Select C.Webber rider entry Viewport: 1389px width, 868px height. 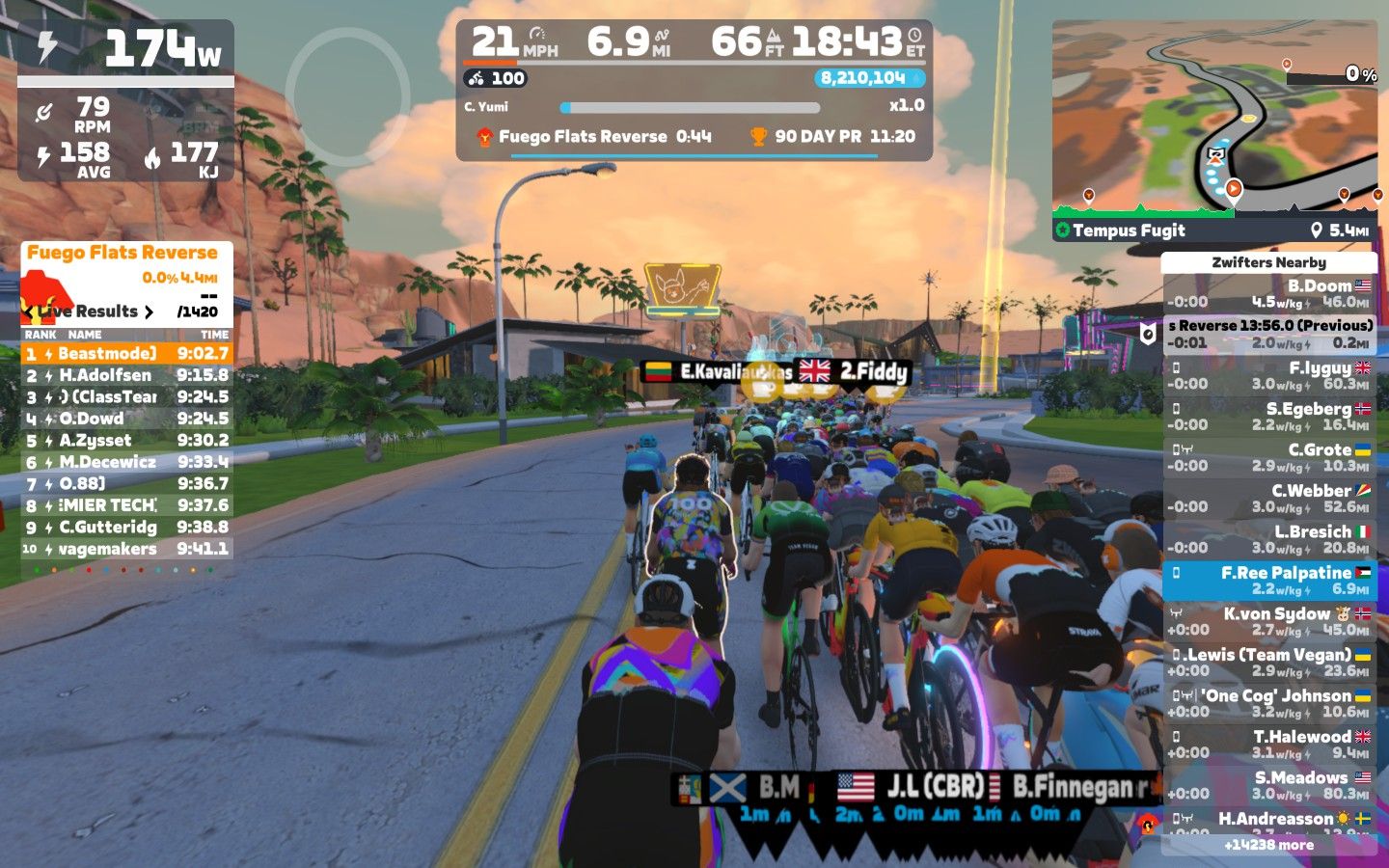tap(1268, 499)
